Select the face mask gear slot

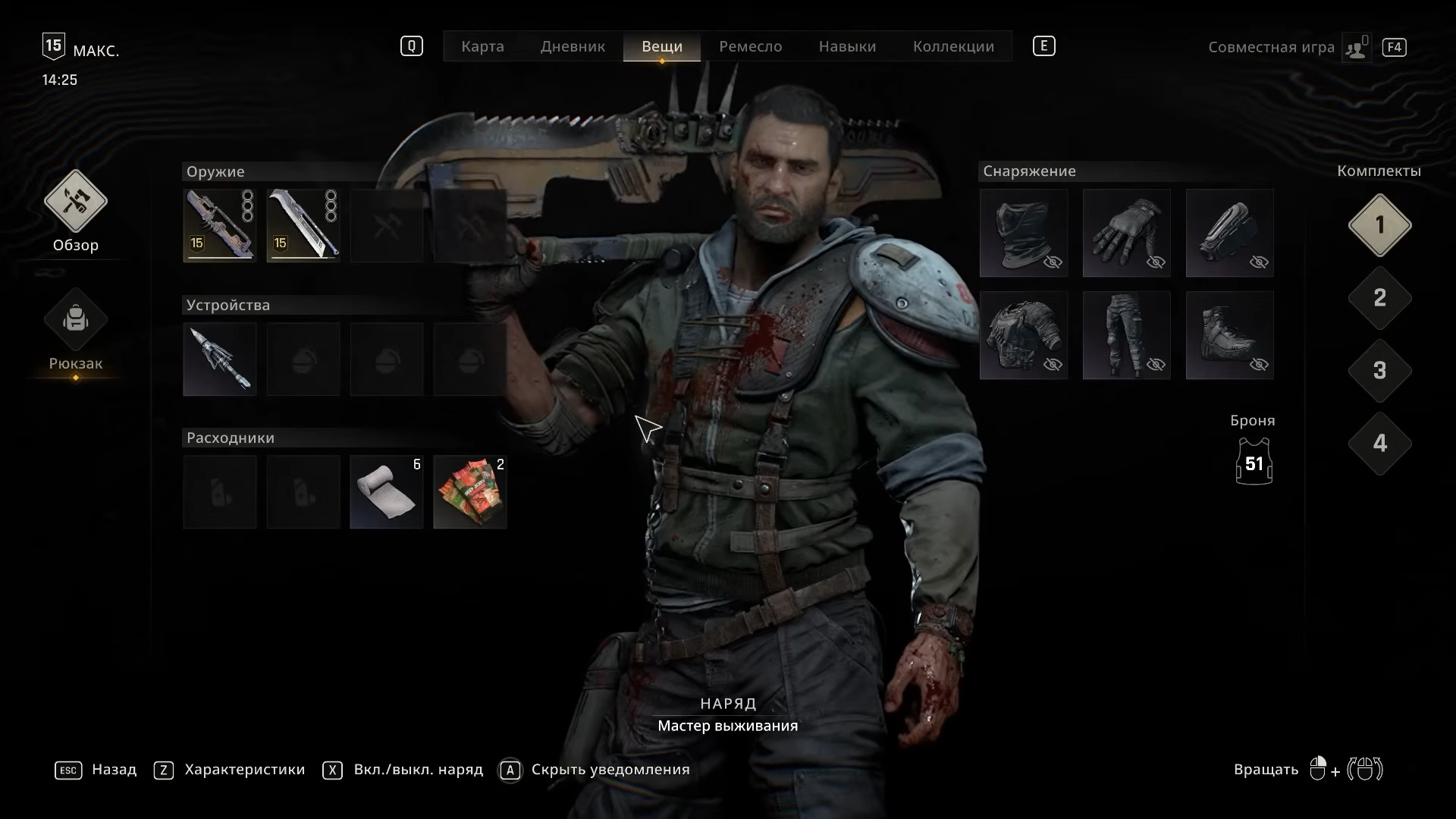[x=1024, y=233]
